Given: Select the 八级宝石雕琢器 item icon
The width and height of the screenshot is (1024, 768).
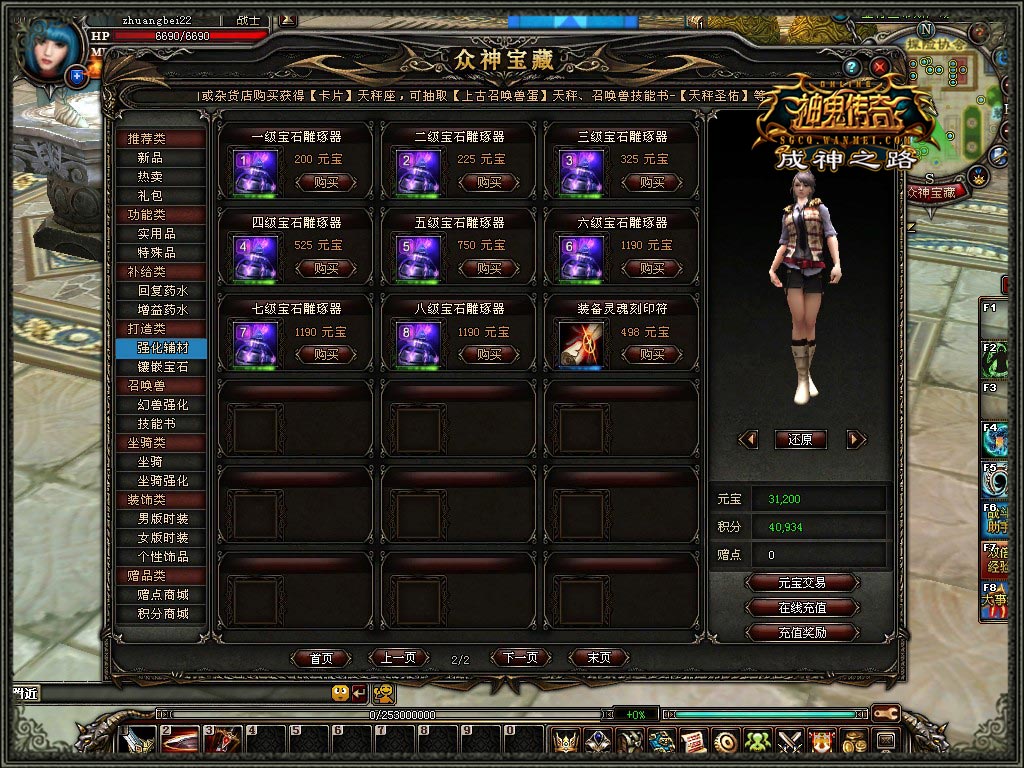Looking at the screenshot, I should (x=418, y=342).
